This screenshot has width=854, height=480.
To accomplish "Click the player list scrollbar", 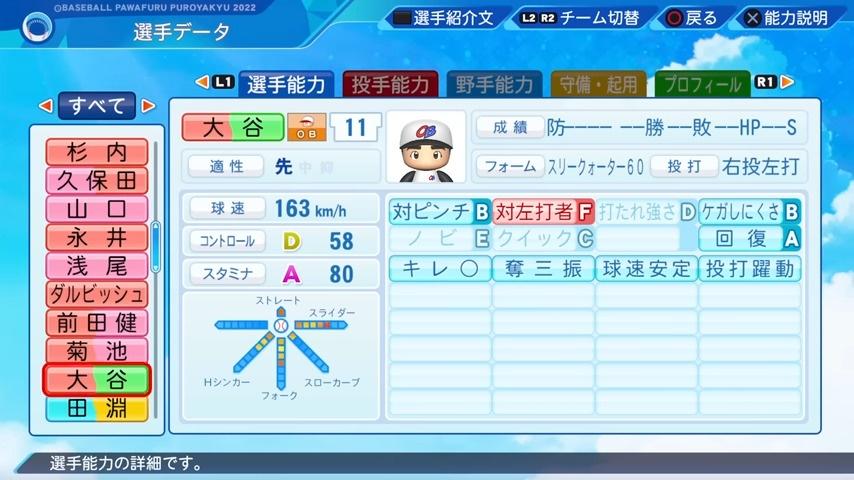I will (x=155, y=245).
